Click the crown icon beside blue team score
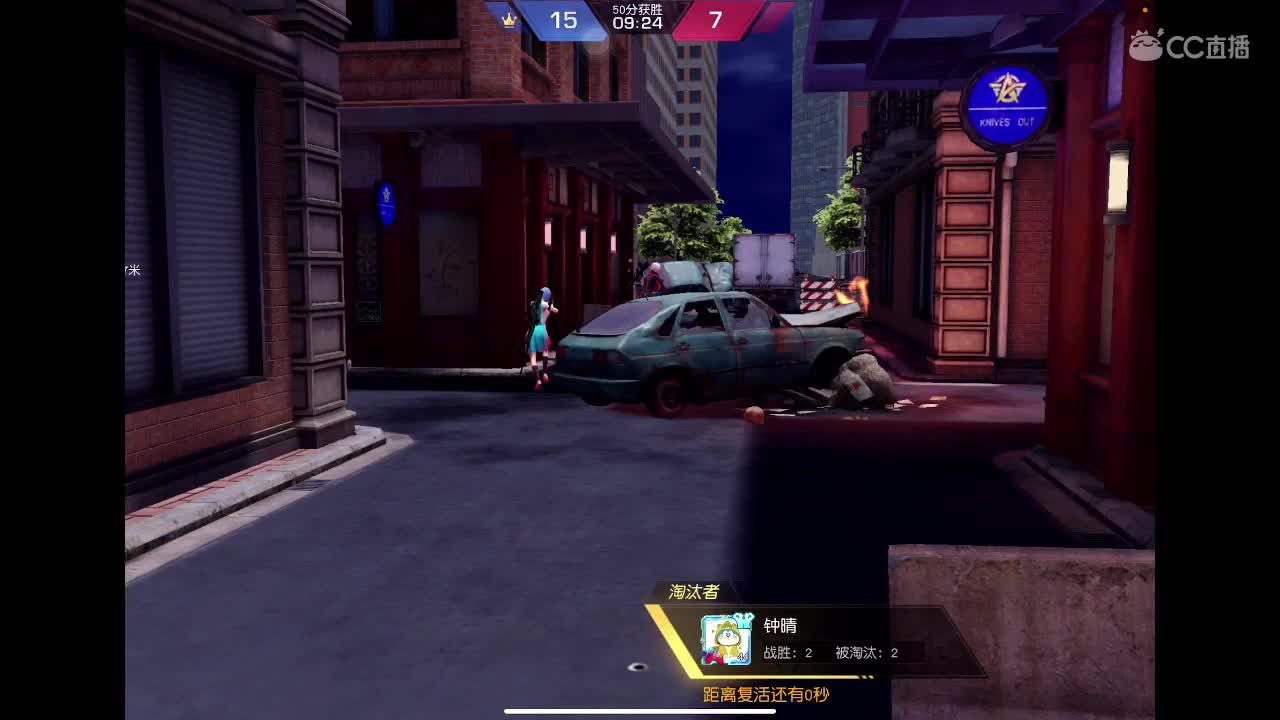This screenshot has width=1280, height=720. [x=509, y=19]
